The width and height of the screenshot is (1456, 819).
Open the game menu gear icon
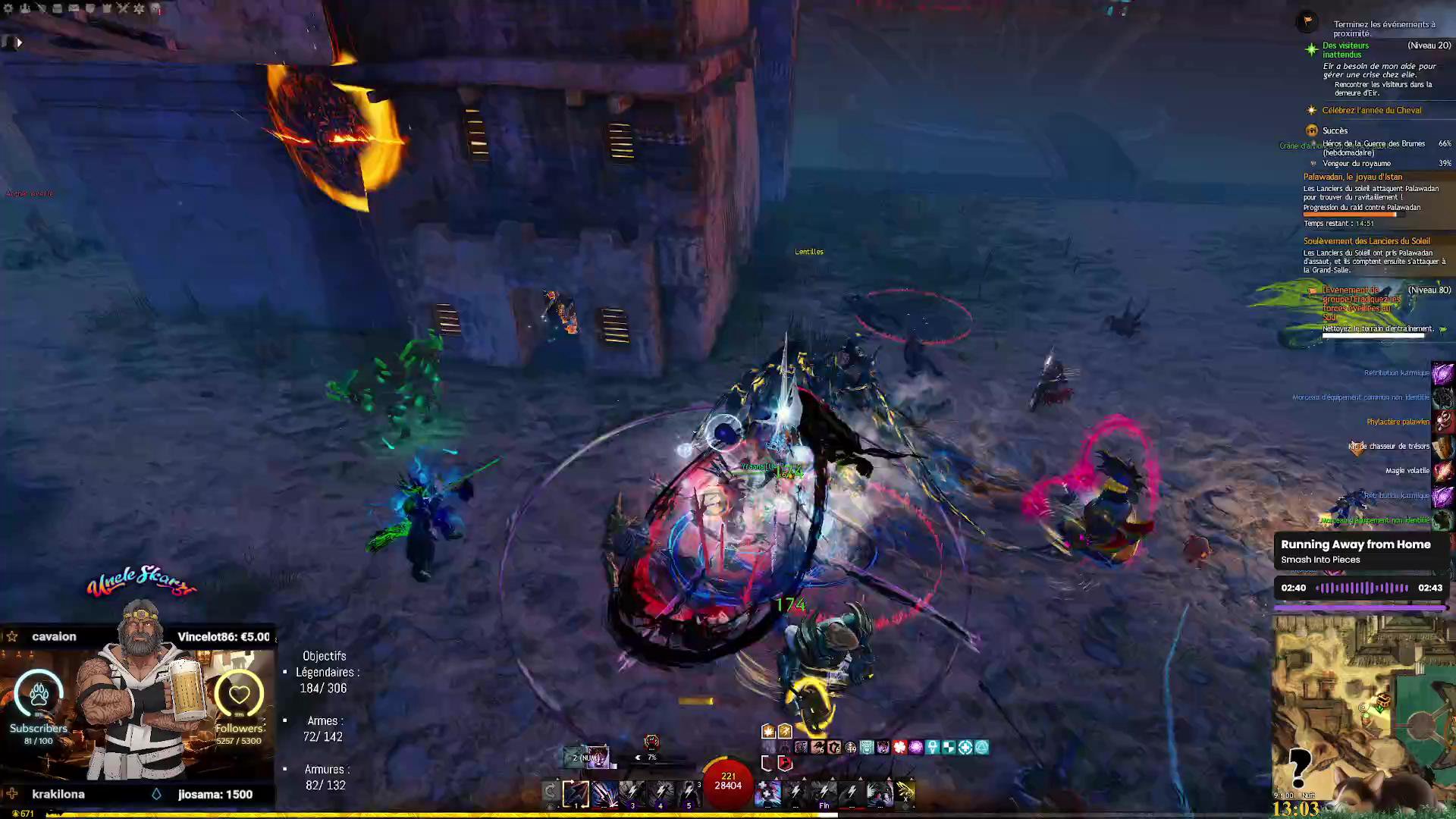pos(9,8)
